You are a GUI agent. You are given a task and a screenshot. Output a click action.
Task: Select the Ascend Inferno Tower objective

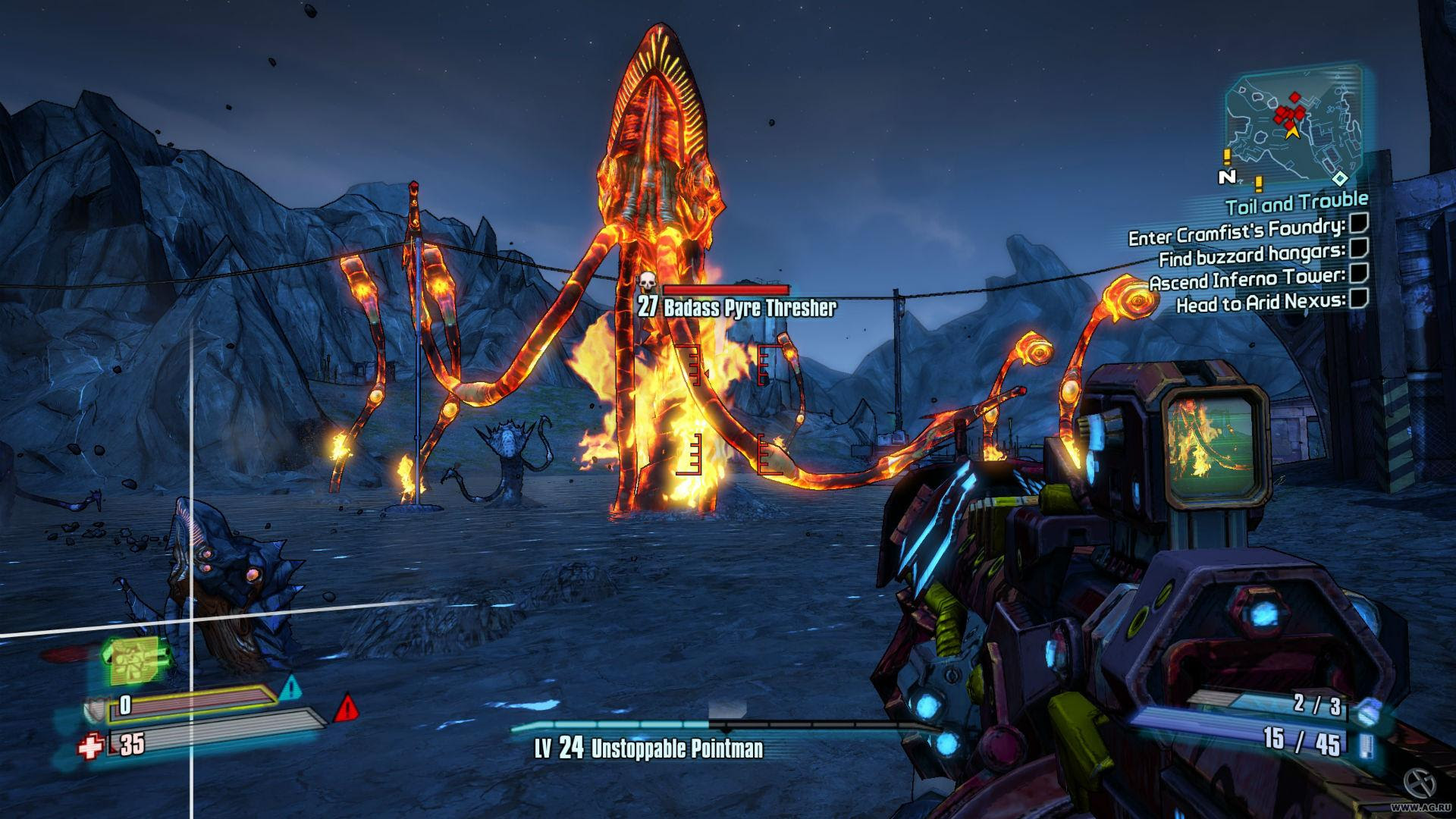1247,279
